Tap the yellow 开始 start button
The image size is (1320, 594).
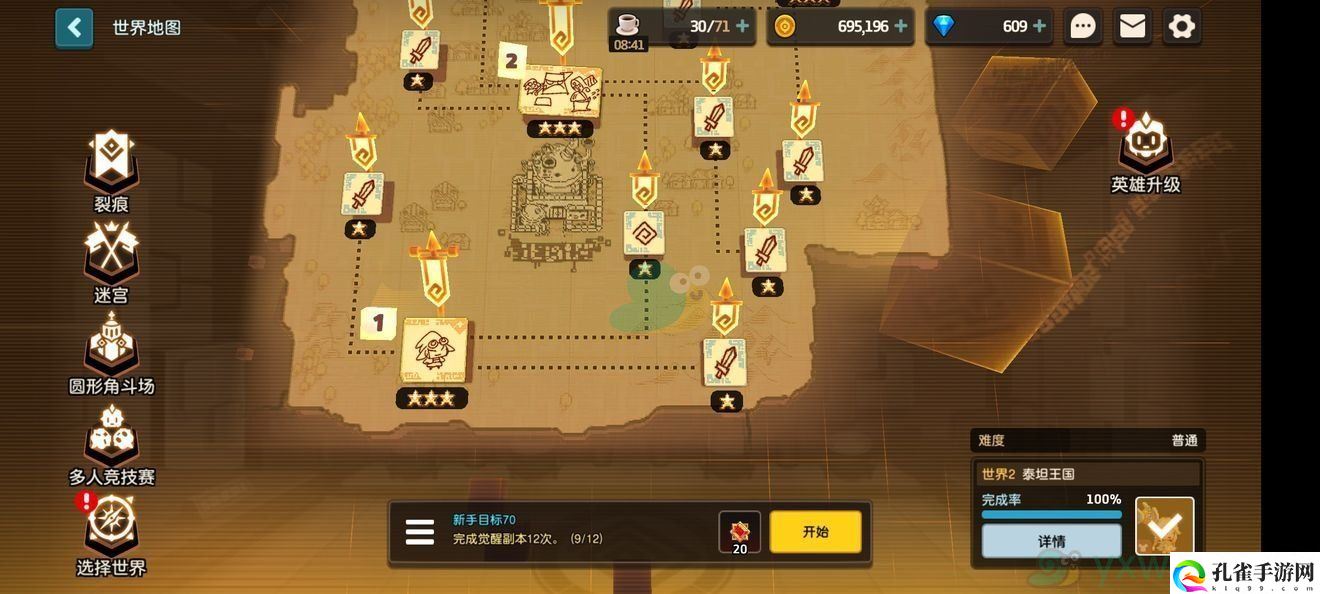point(815,532)
